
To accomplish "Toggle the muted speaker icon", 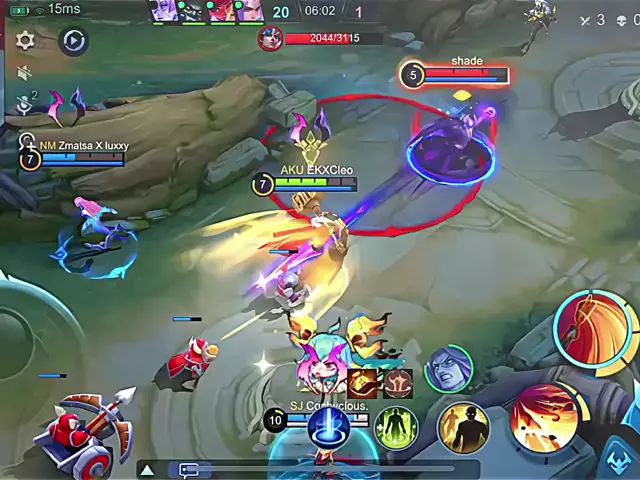I will (25, 74).
